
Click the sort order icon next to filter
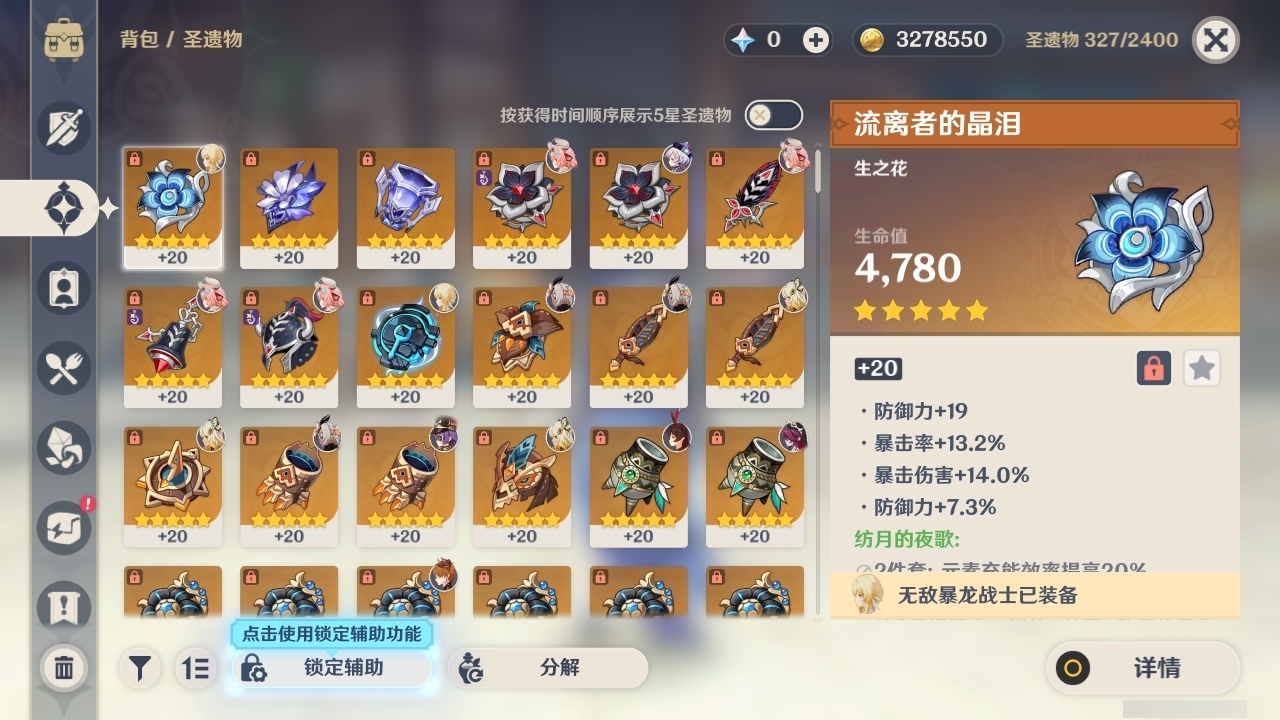[196, 668]
